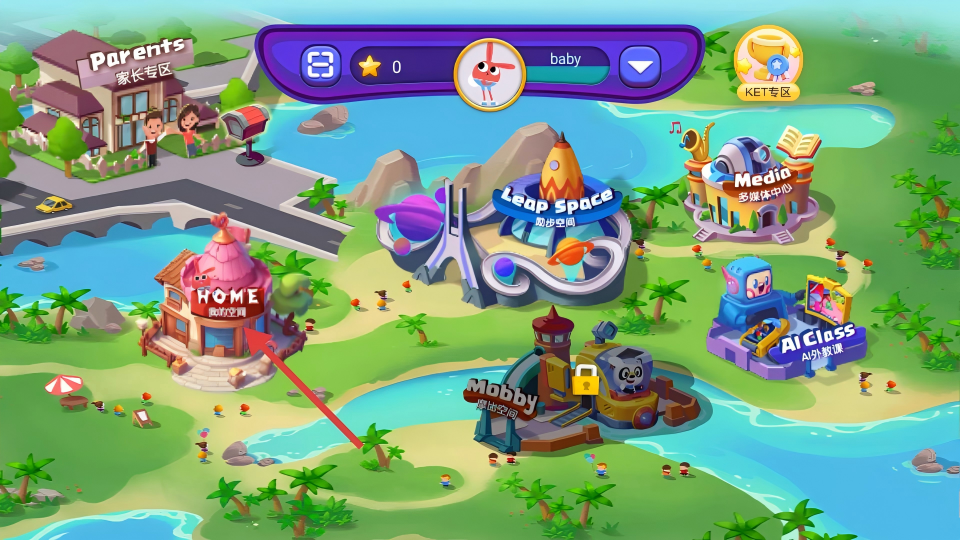Select the locked Mobby ship
This screenshot has width=960, height=540.
tap(590, 390)
